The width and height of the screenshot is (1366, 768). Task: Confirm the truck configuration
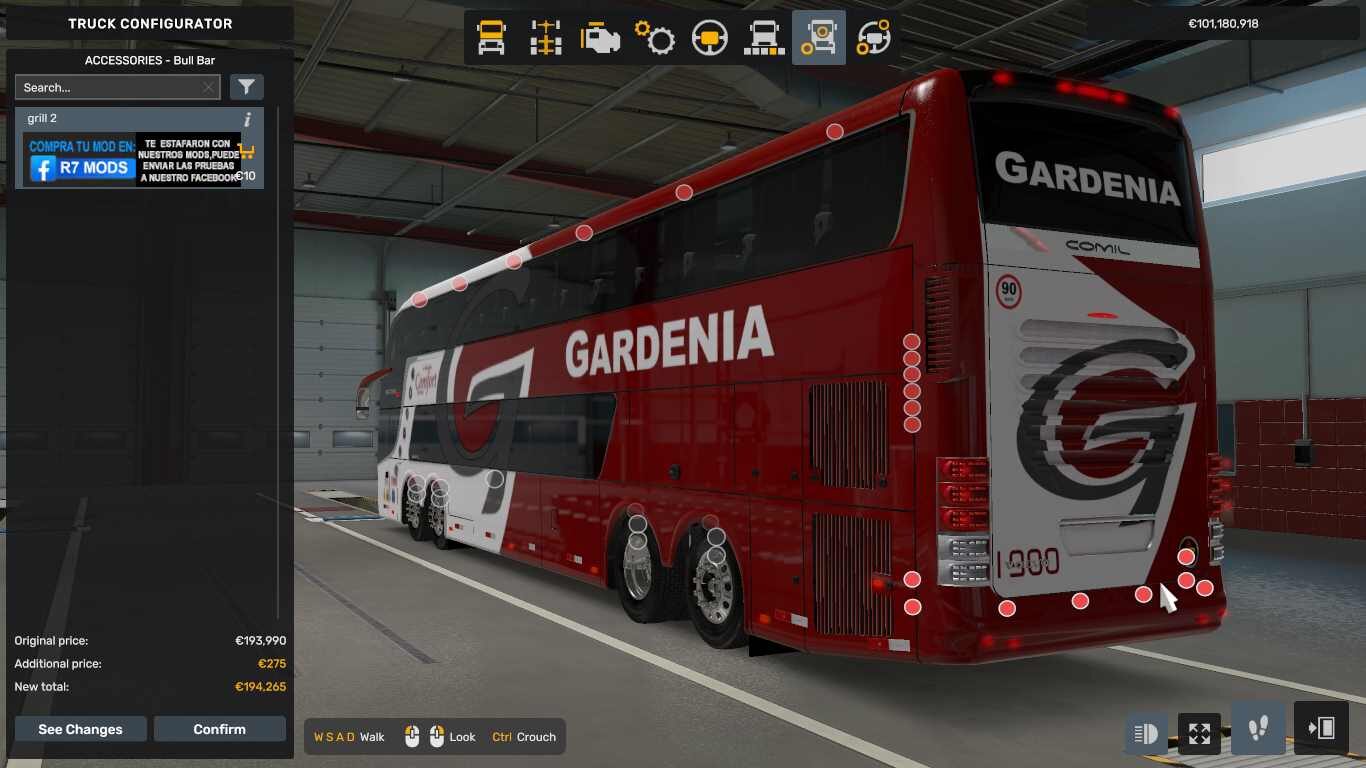click(x=219, y=729)
